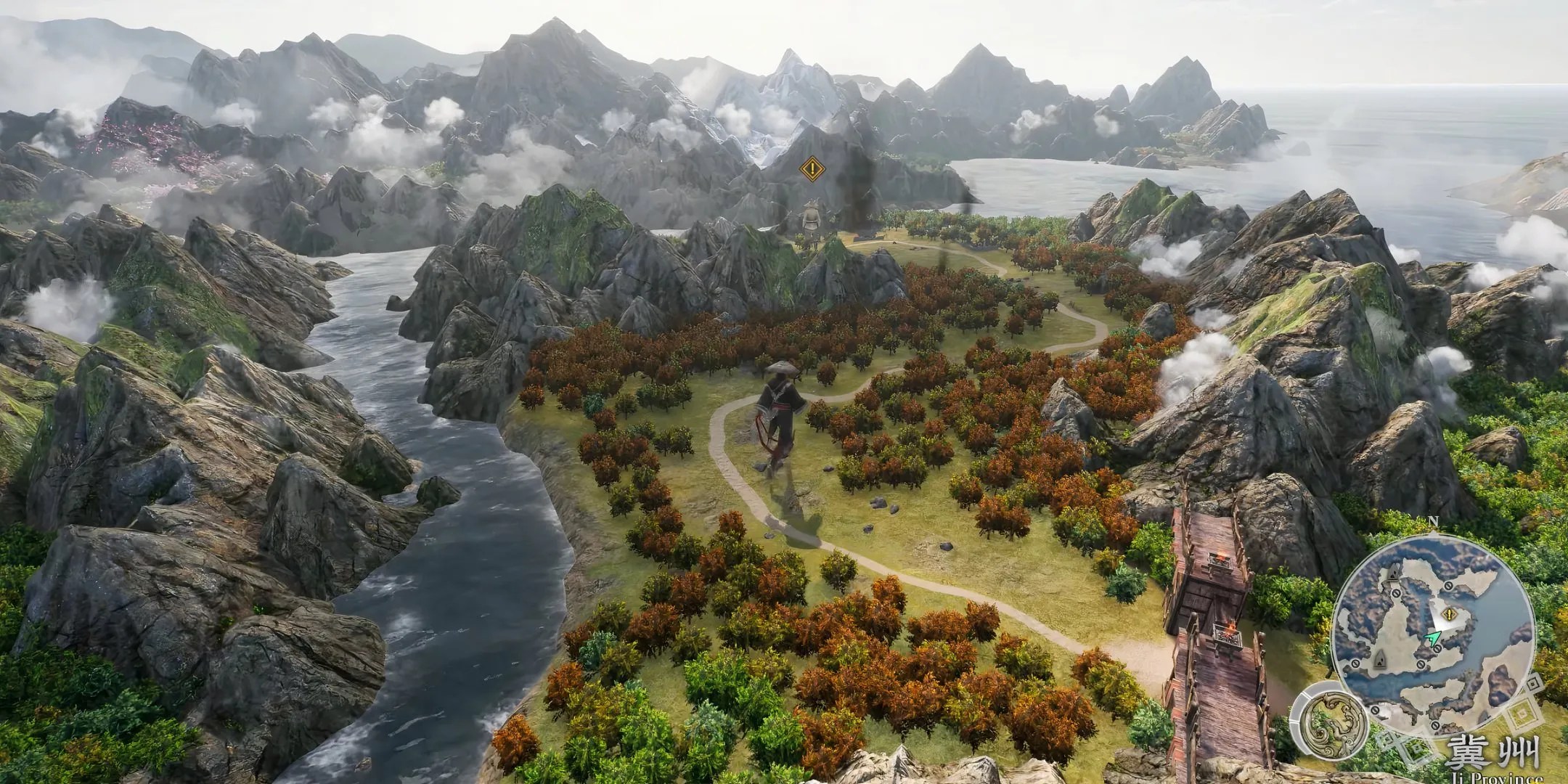Image resolution: width=1568 pixels, height=784 pixels.
Task: Select the green player arrow on the minimap
Action: click(x=1432, y=637)
